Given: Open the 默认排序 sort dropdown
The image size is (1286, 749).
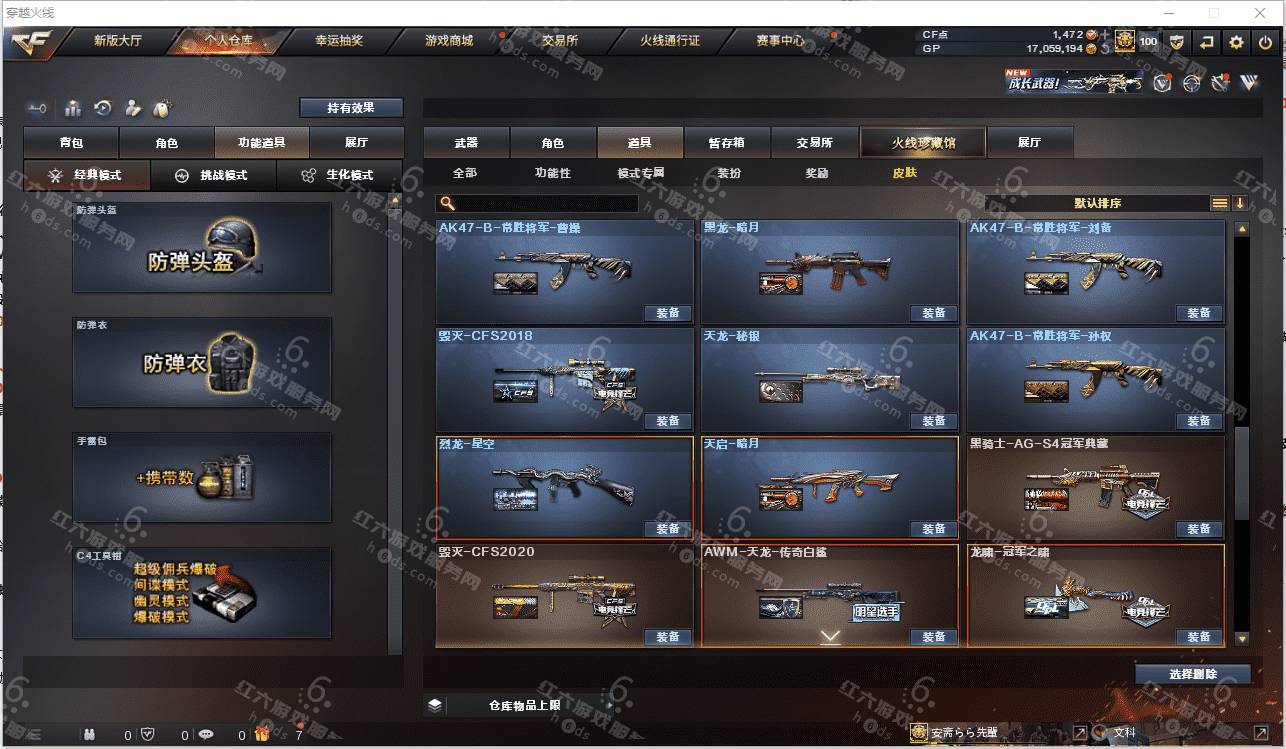Looking at the screenshot, I should 1097,203.
